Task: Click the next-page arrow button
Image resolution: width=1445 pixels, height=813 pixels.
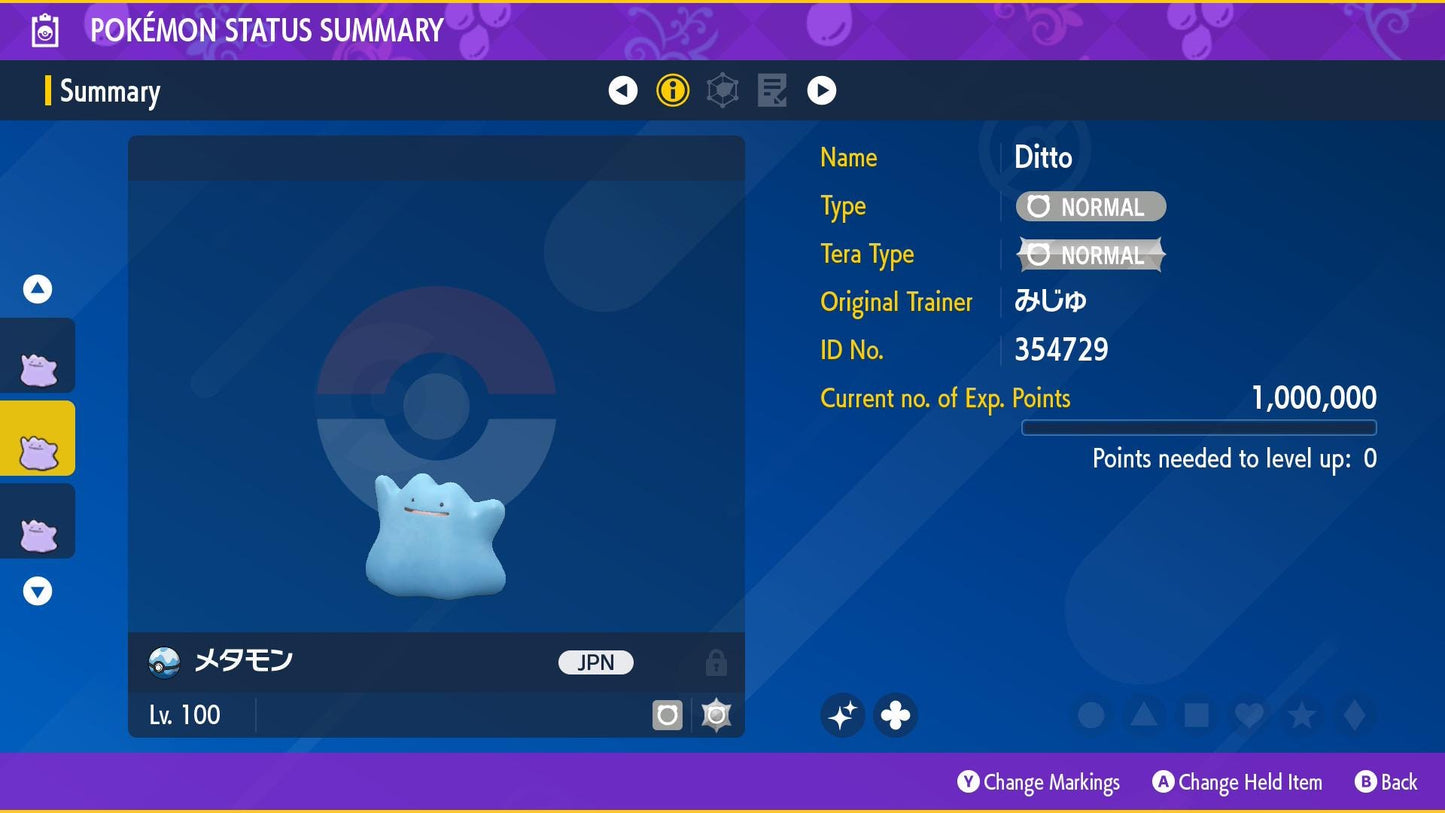Action: point(821,90)
